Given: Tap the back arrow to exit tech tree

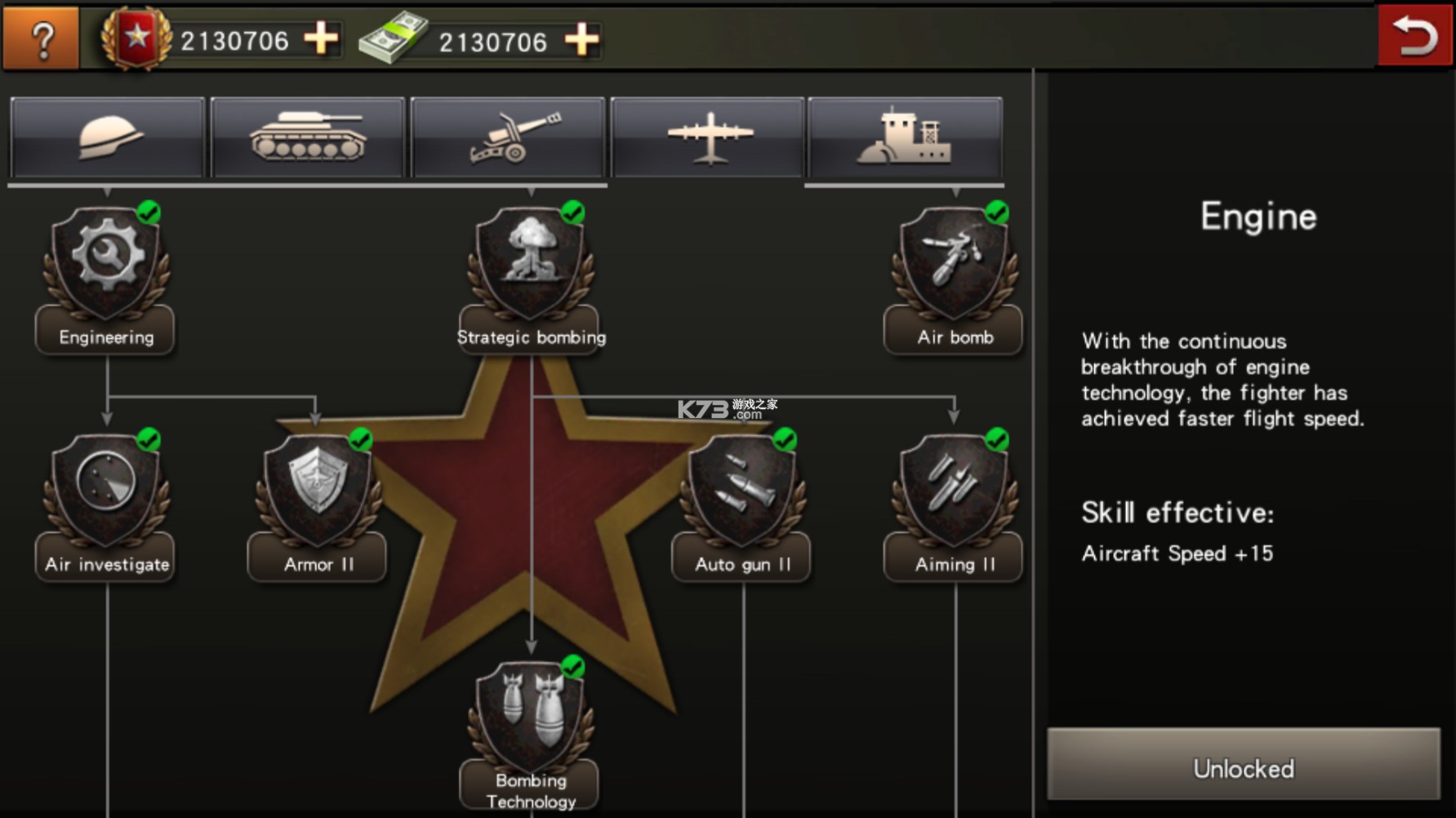Looking at the screenshot, I should pos(1415,33).
